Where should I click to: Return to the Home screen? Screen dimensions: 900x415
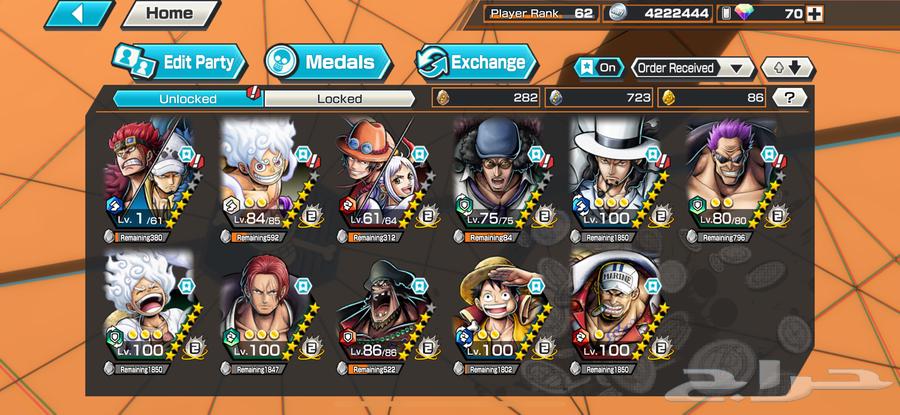tap(168, 14)
